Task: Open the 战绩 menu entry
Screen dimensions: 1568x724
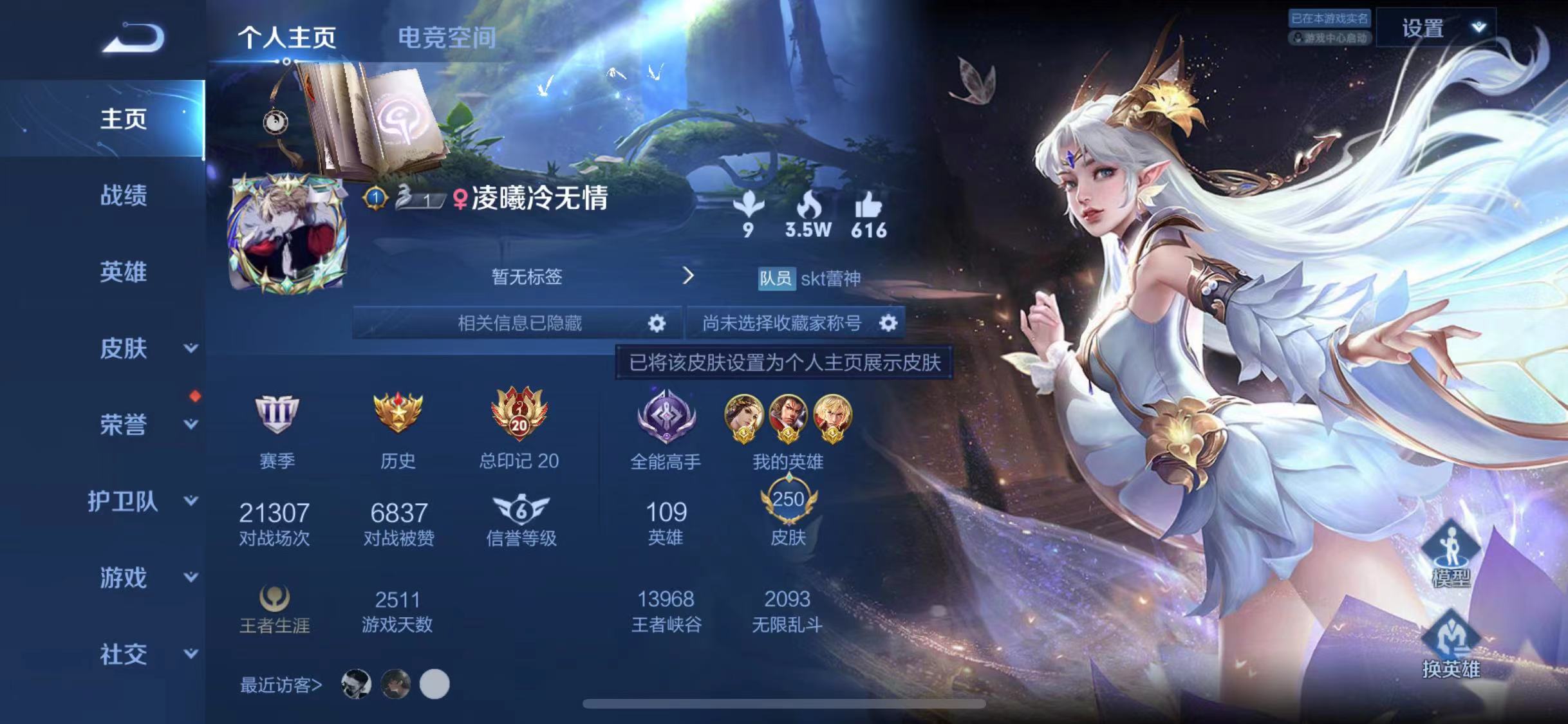Action: 123,195
